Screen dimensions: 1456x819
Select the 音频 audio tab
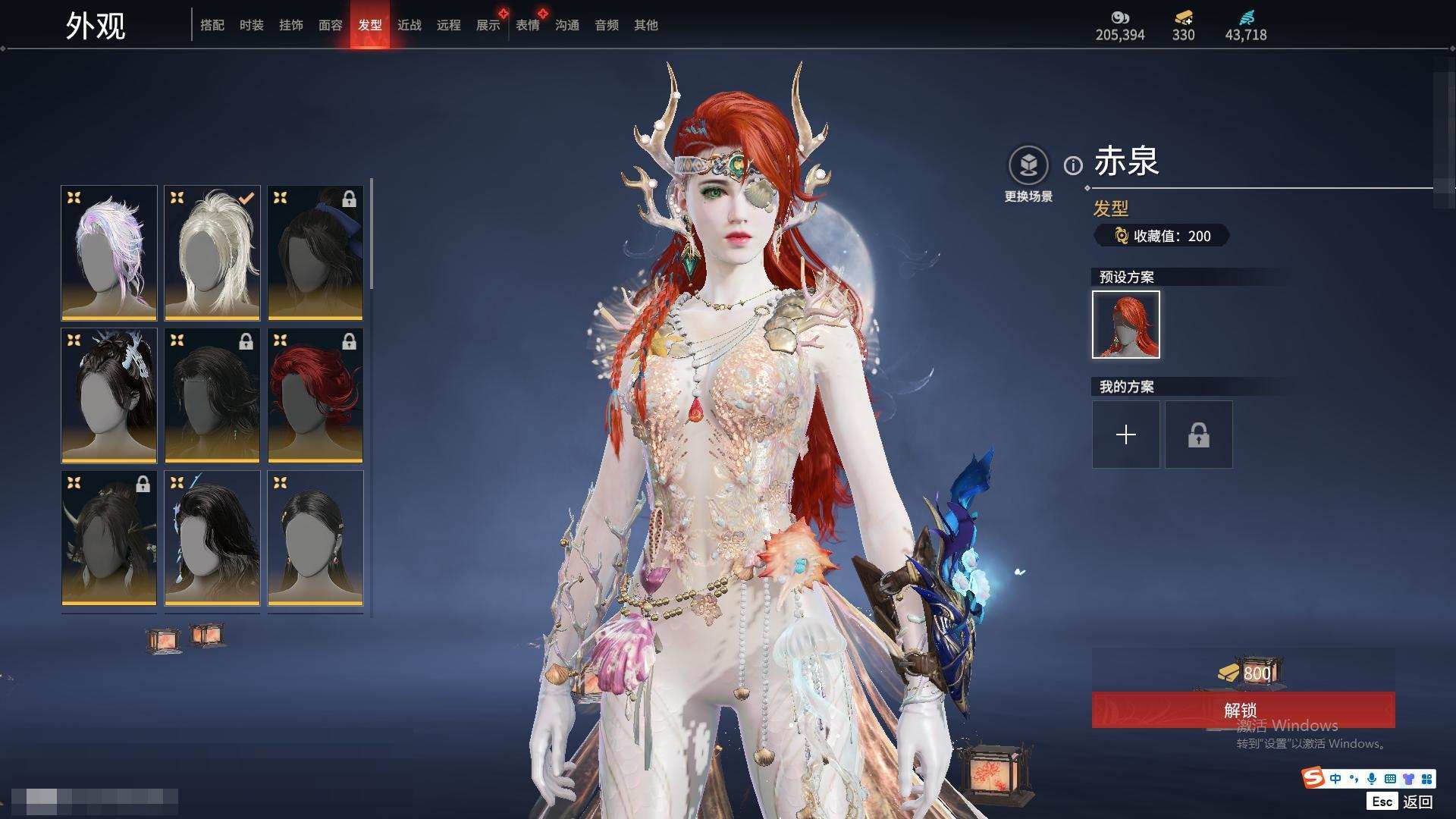(x=607, y=25)
